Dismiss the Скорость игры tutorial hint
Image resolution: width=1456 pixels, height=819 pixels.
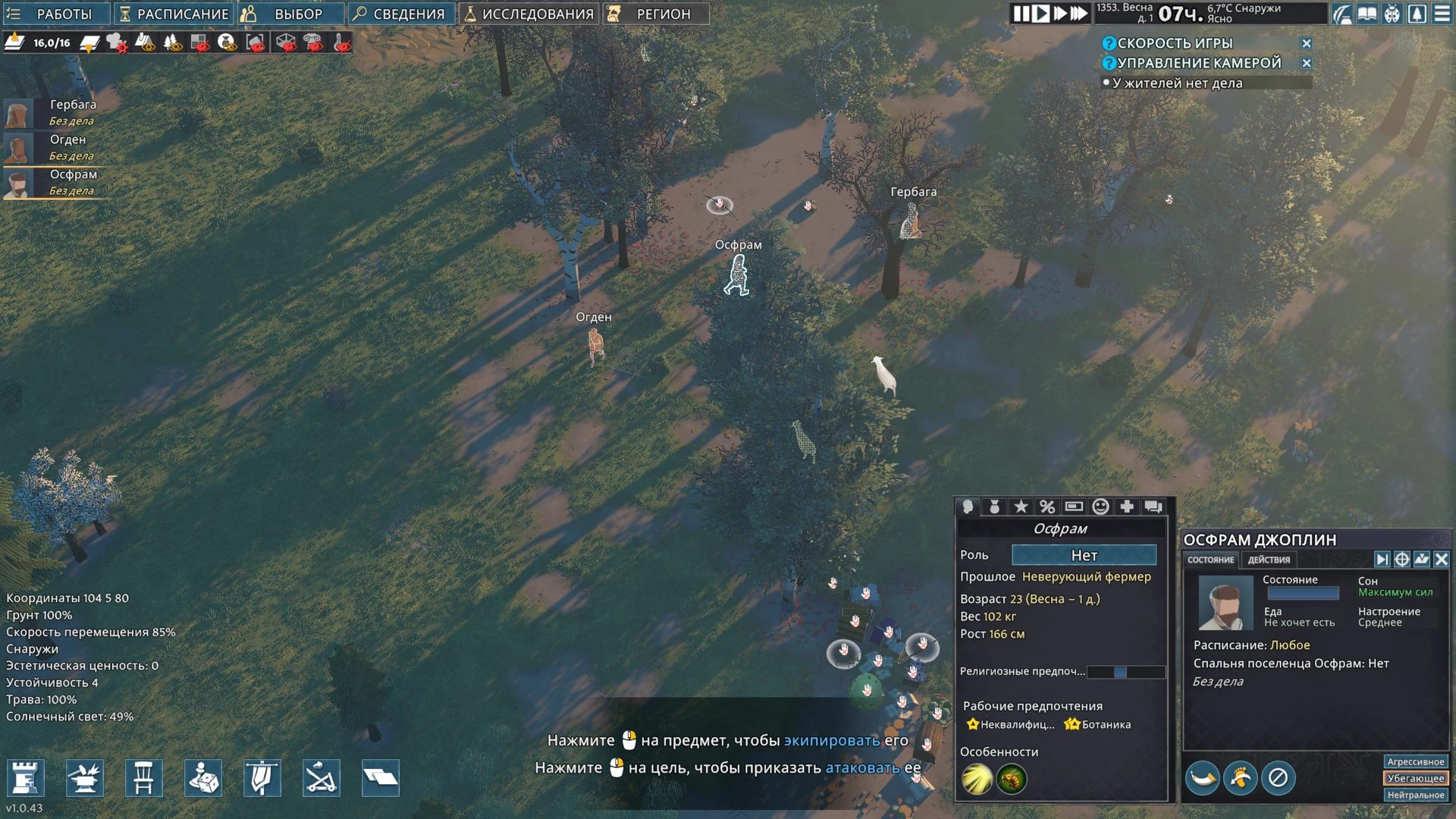[1306, 43]
